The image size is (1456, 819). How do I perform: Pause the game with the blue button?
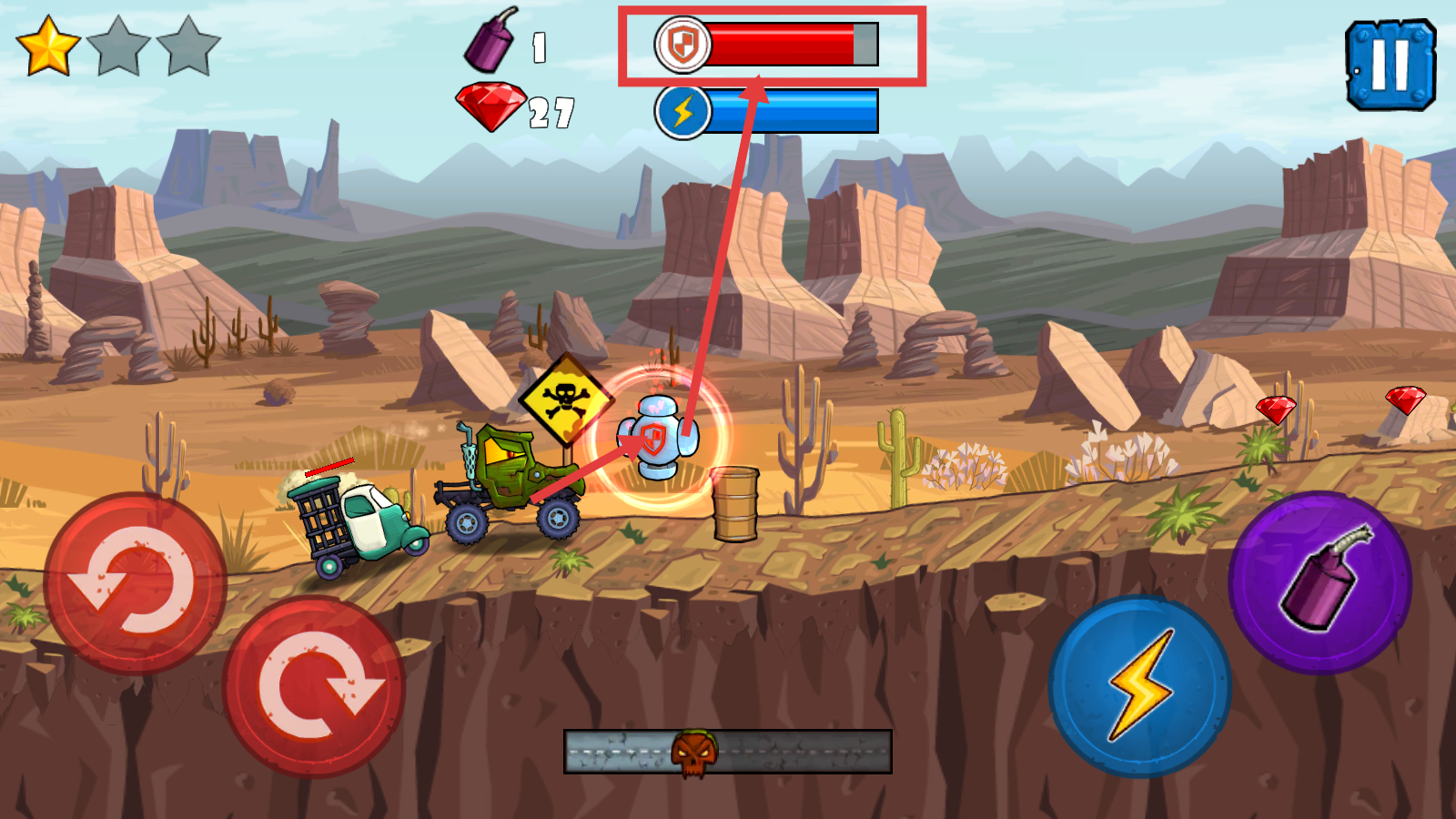[x=1390, y=65]
